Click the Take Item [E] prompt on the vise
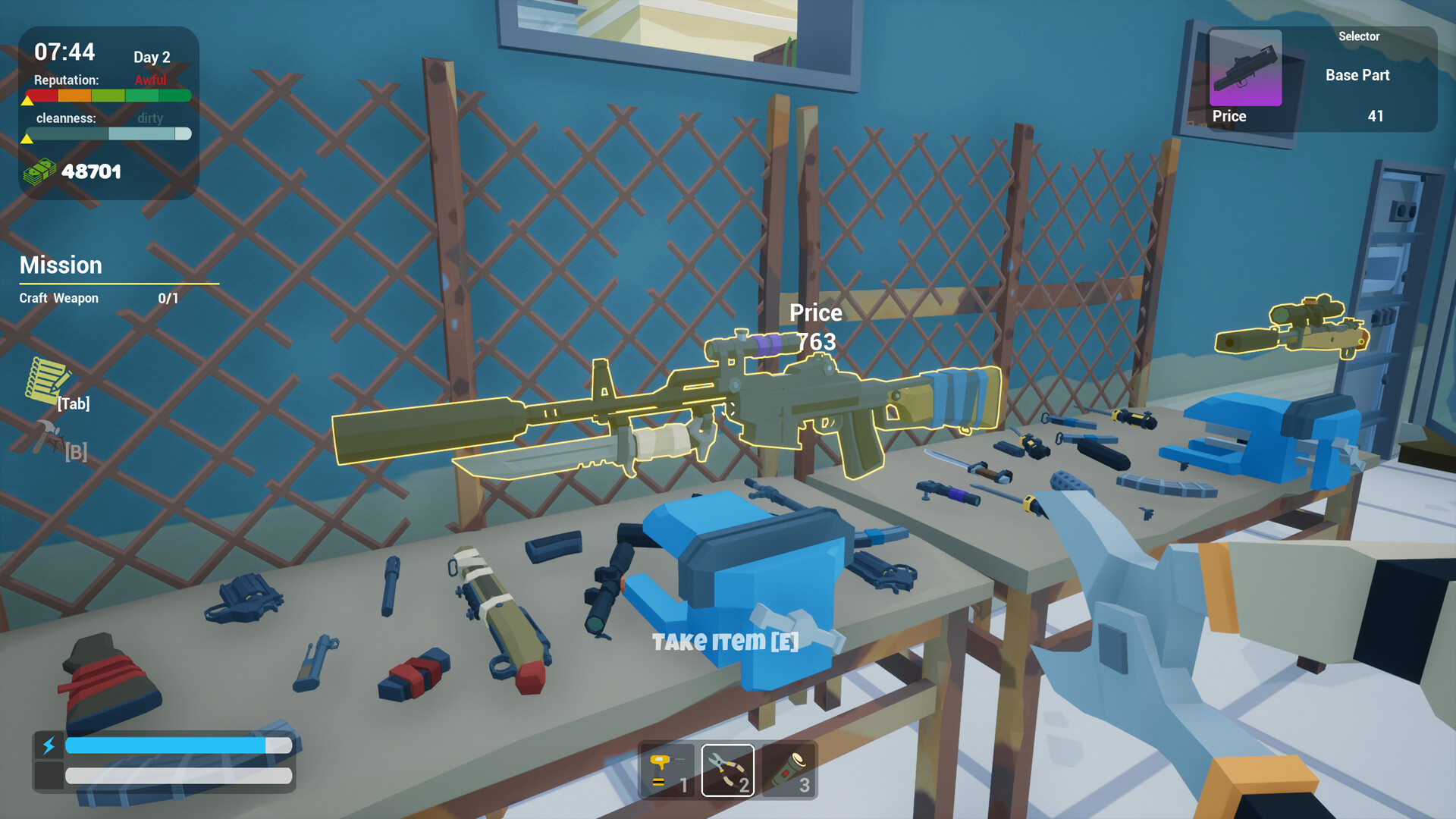Screen dimensions: 1456x819 [726, 641]
